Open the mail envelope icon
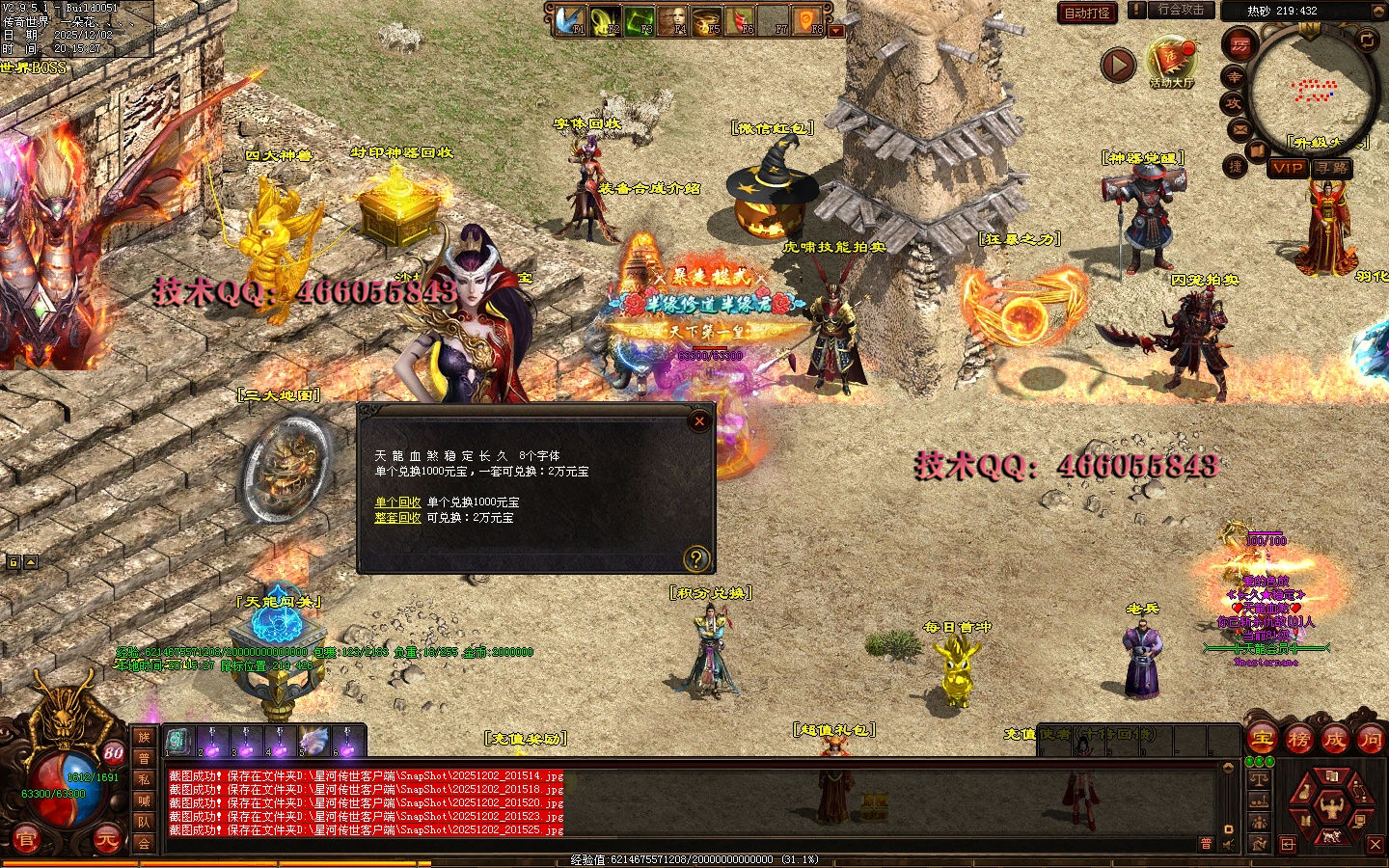Image resolution: width=1389 pixels, height=868 pixels. (1239, 129)
